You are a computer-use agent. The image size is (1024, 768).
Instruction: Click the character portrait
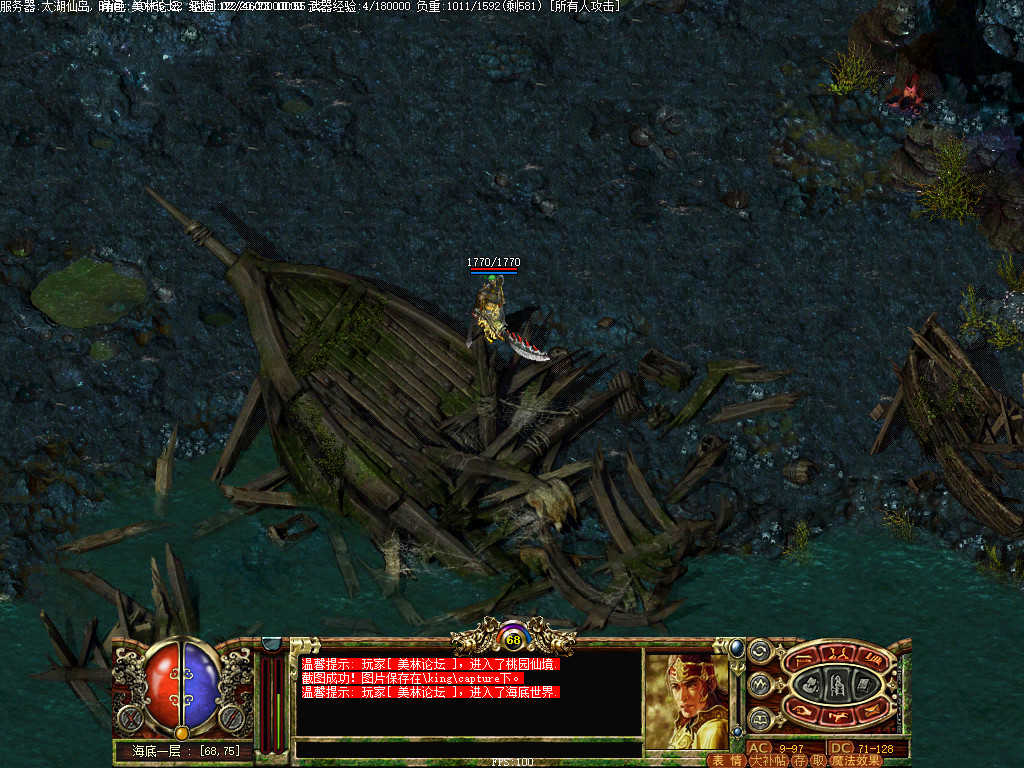686,700
